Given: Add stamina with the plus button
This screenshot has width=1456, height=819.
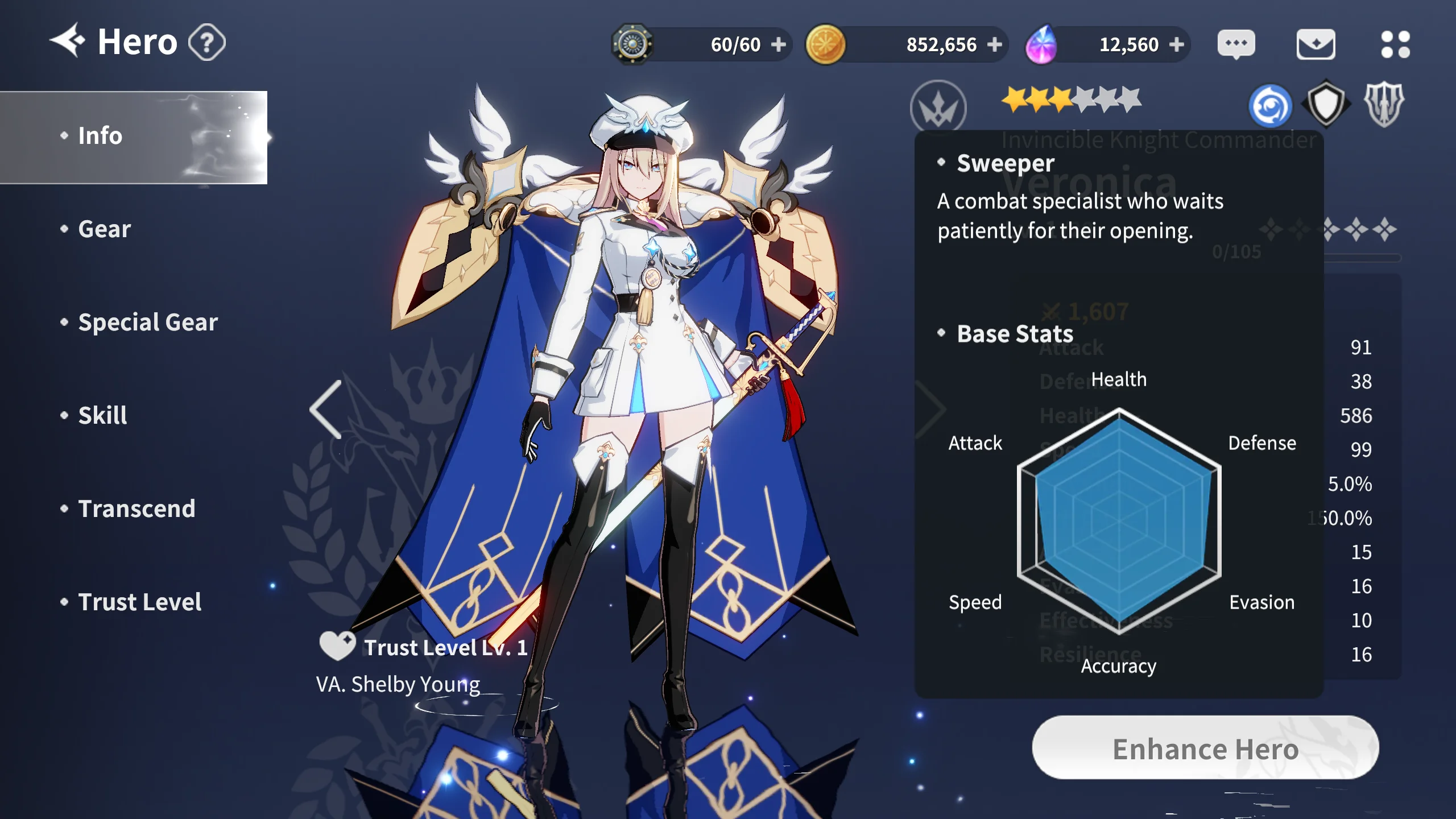Looking at the screenshot, I should 779,44.
